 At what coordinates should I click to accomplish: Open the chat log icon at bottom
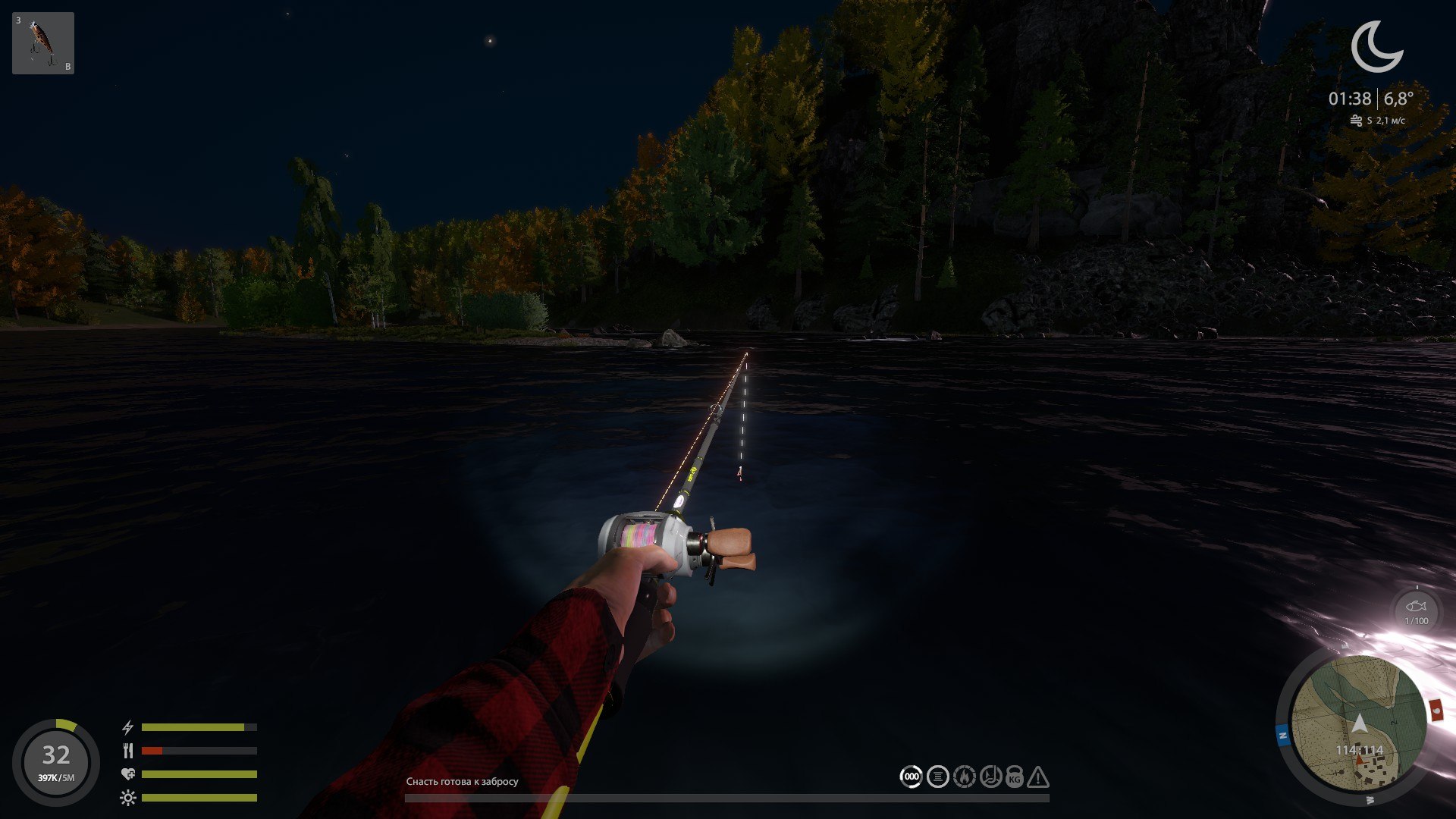(937, 776)
